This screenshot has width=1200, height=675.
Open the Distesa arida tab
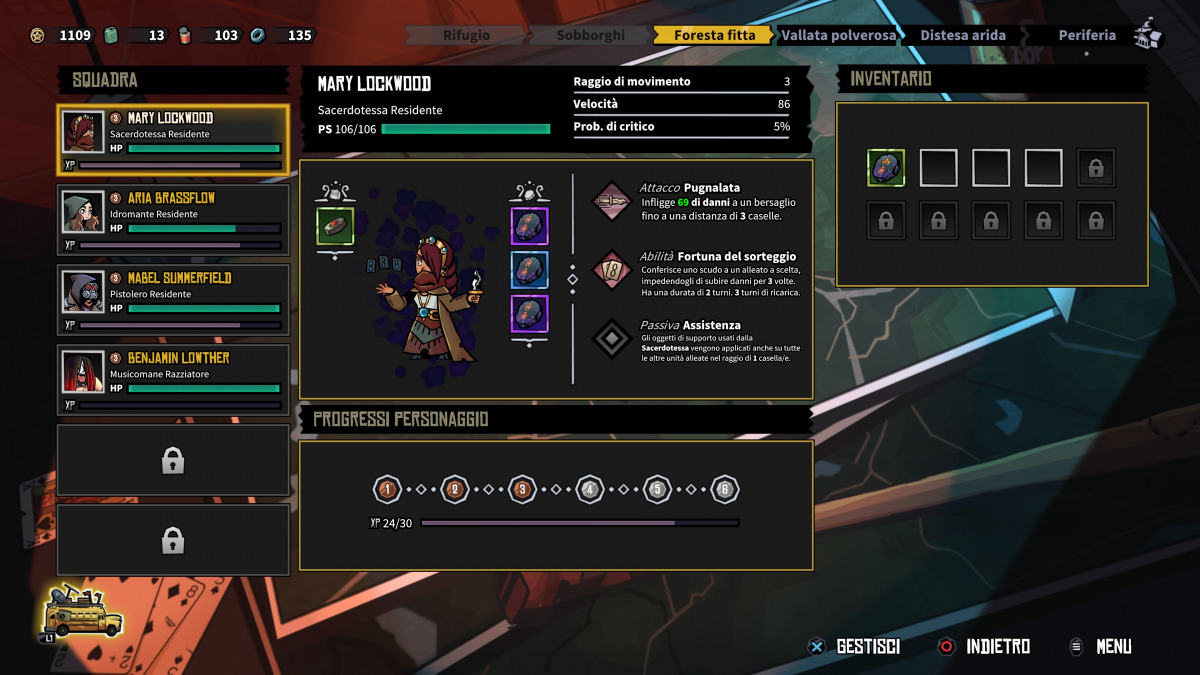click(962, 35)
